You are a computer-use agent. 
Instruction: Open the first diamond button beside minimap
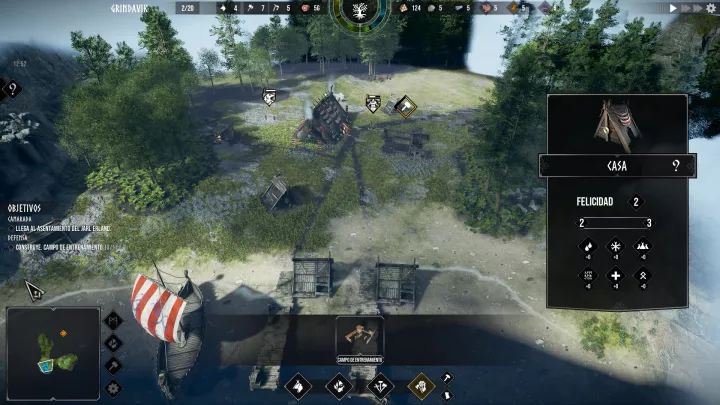click(113, 321)
